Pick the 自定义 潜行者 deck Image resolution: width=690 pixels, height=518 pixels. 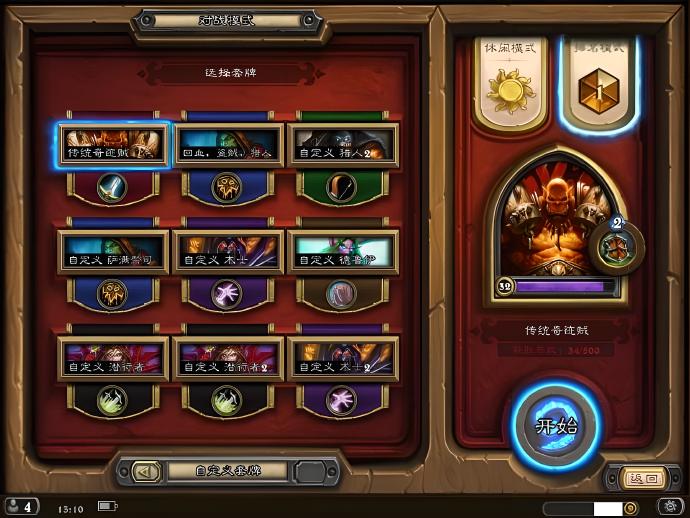coord(113,358)
